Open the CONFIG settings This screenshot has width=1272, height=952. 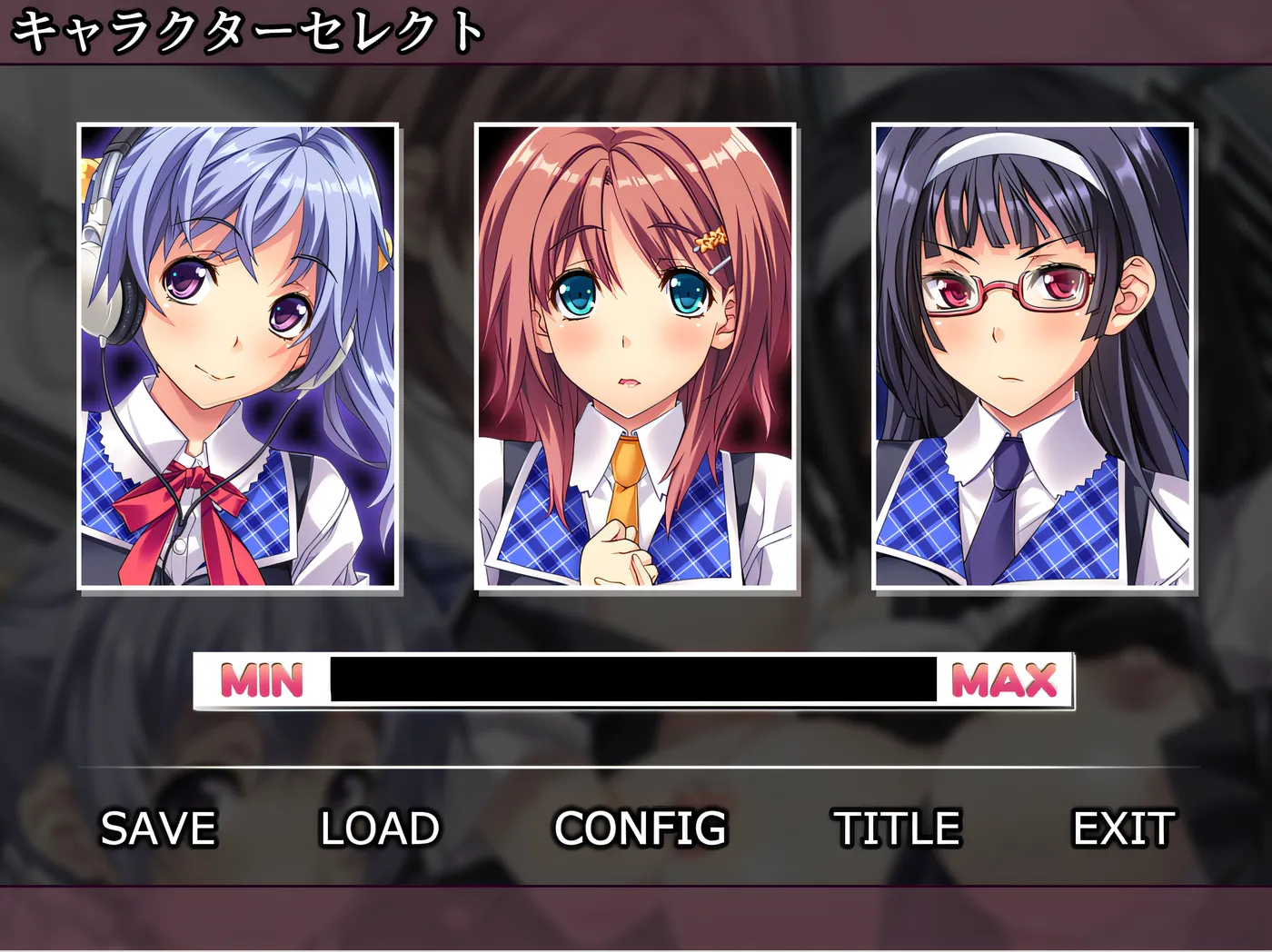[641, 828]
